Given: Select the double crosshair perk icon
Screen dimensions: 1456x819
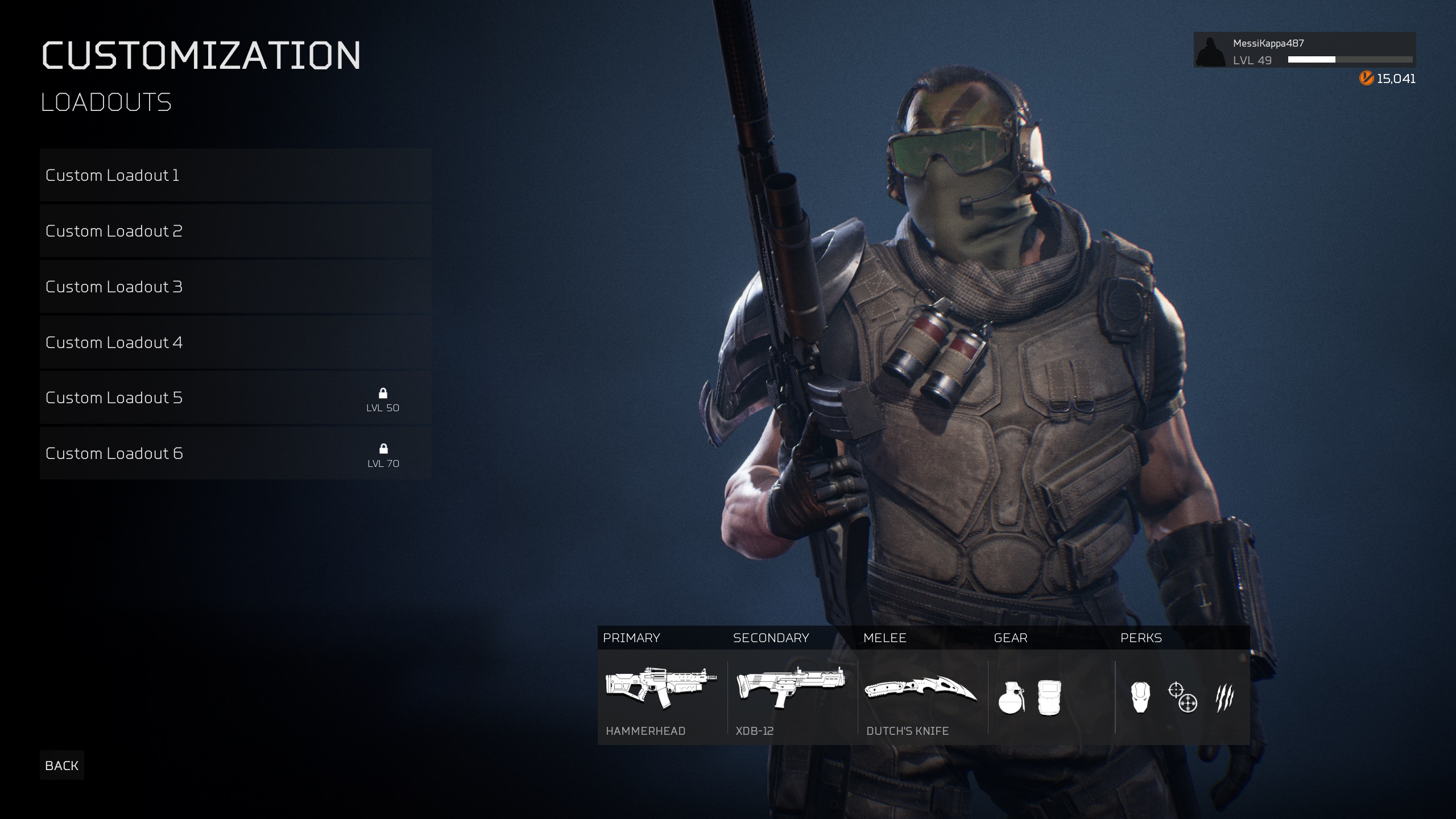Looking at the screenshot, I should click(x=1182, y=698).
